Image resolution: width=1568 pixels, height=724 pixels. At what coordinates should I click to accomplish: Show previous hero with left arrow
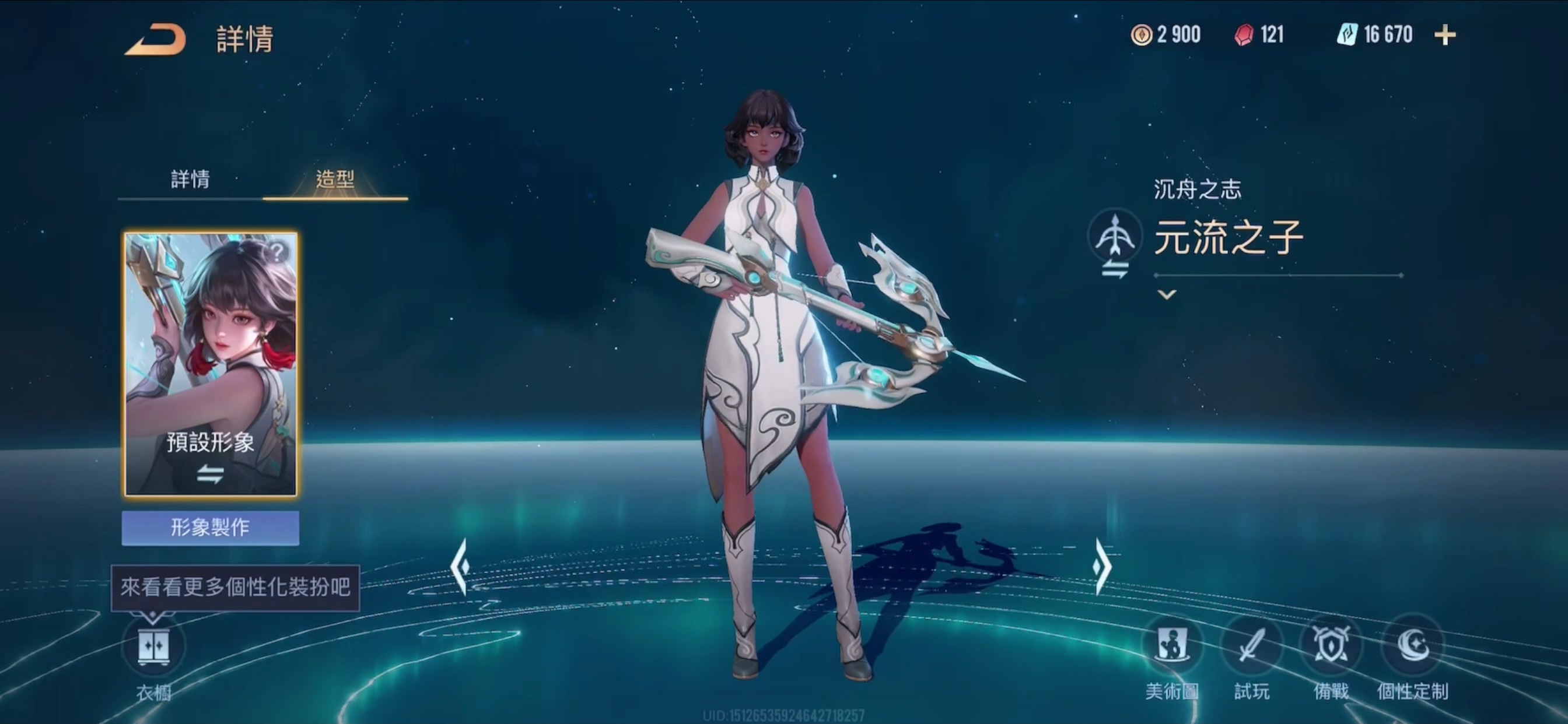[461, 567]
